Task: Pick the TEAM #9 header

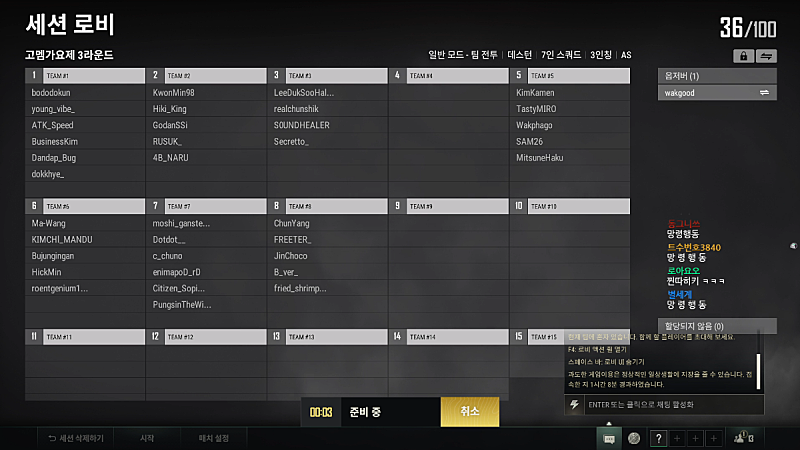Action: click(x=458, y=206)
